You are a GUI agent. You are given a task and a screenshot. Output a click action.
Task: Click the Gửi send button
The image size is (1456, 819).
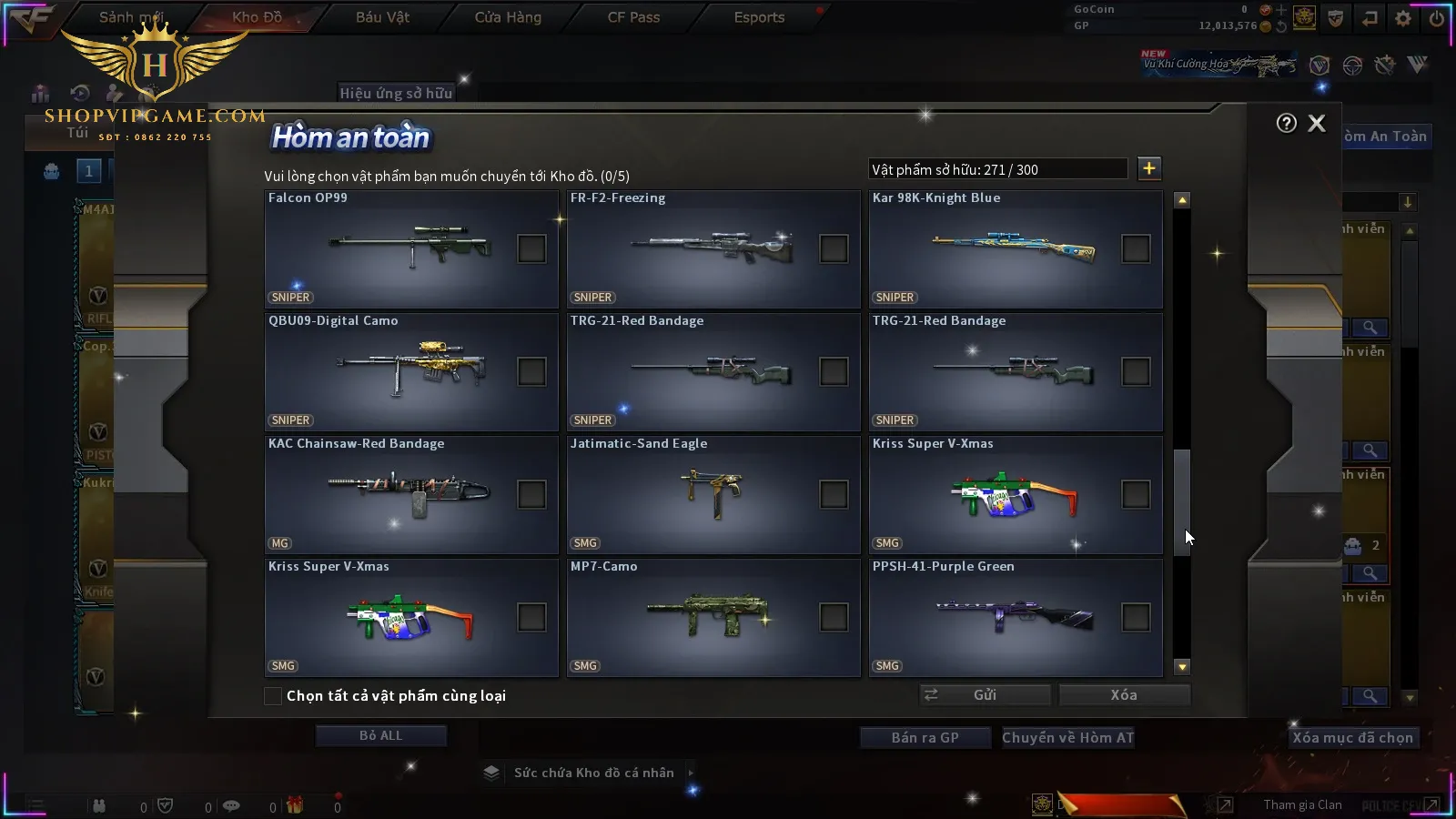(x=985, y=695)
